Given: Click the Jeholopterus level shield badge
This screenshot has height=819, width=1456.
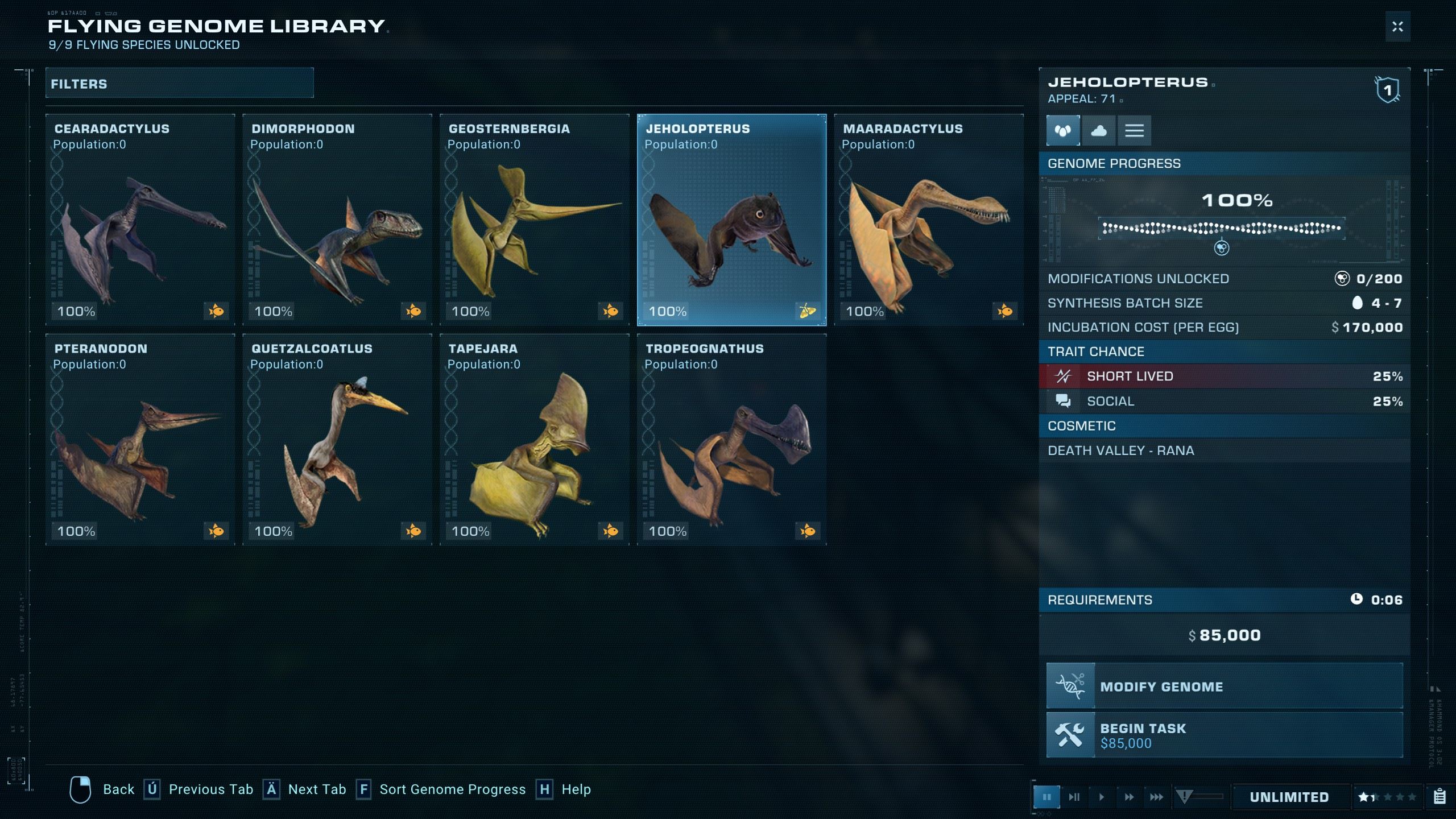Looking at the screenshot, I should click(x=1388, y=90).
